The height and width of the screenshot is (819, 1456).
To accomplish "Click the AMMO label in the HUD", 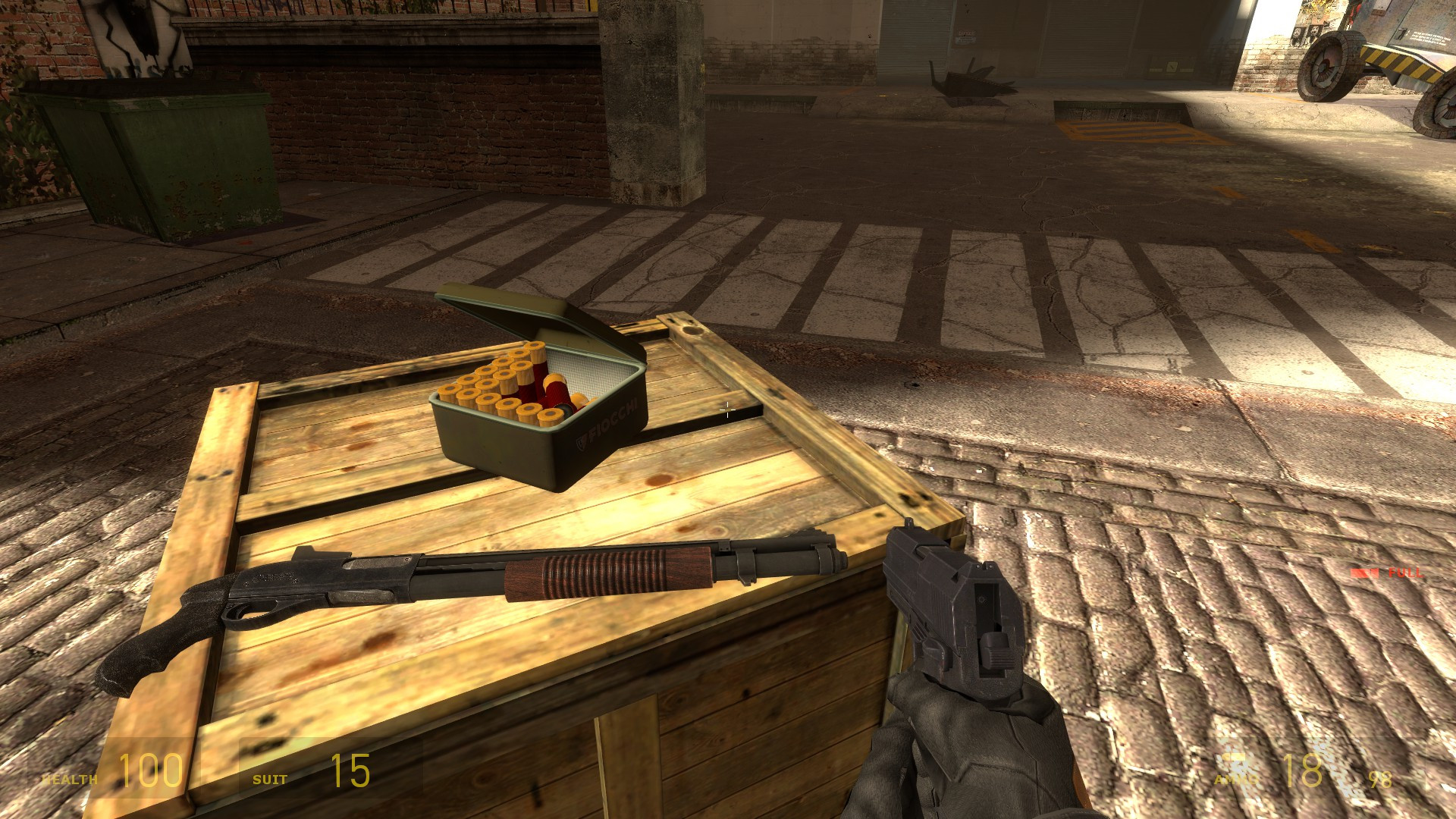I will coord(1236,780).
